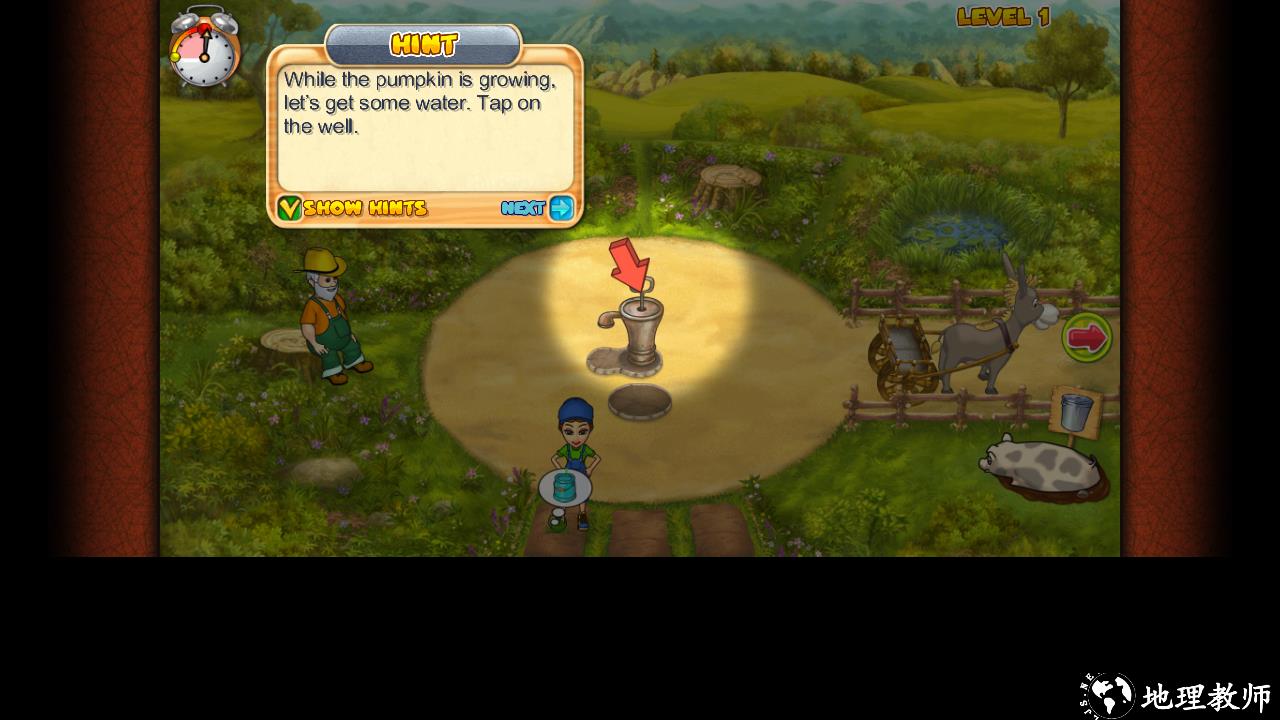Viewport: 1280px width, 720px height.
Task: Click the Next arrow in the hint box
Action: click(x=561, y=208)
